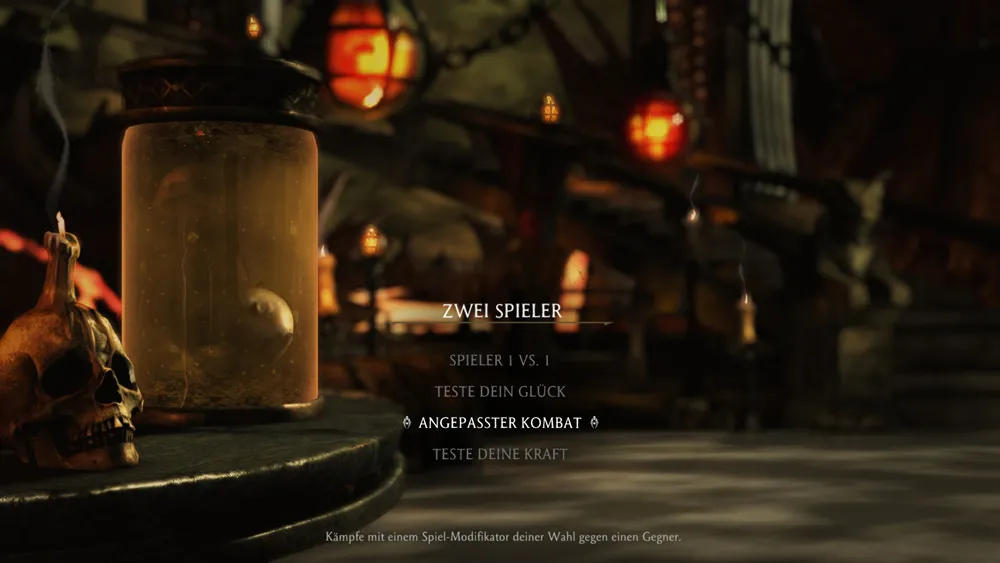Choose Teste dein Glück
Screen dimensions: 1000x563
(x=500, y=391)
